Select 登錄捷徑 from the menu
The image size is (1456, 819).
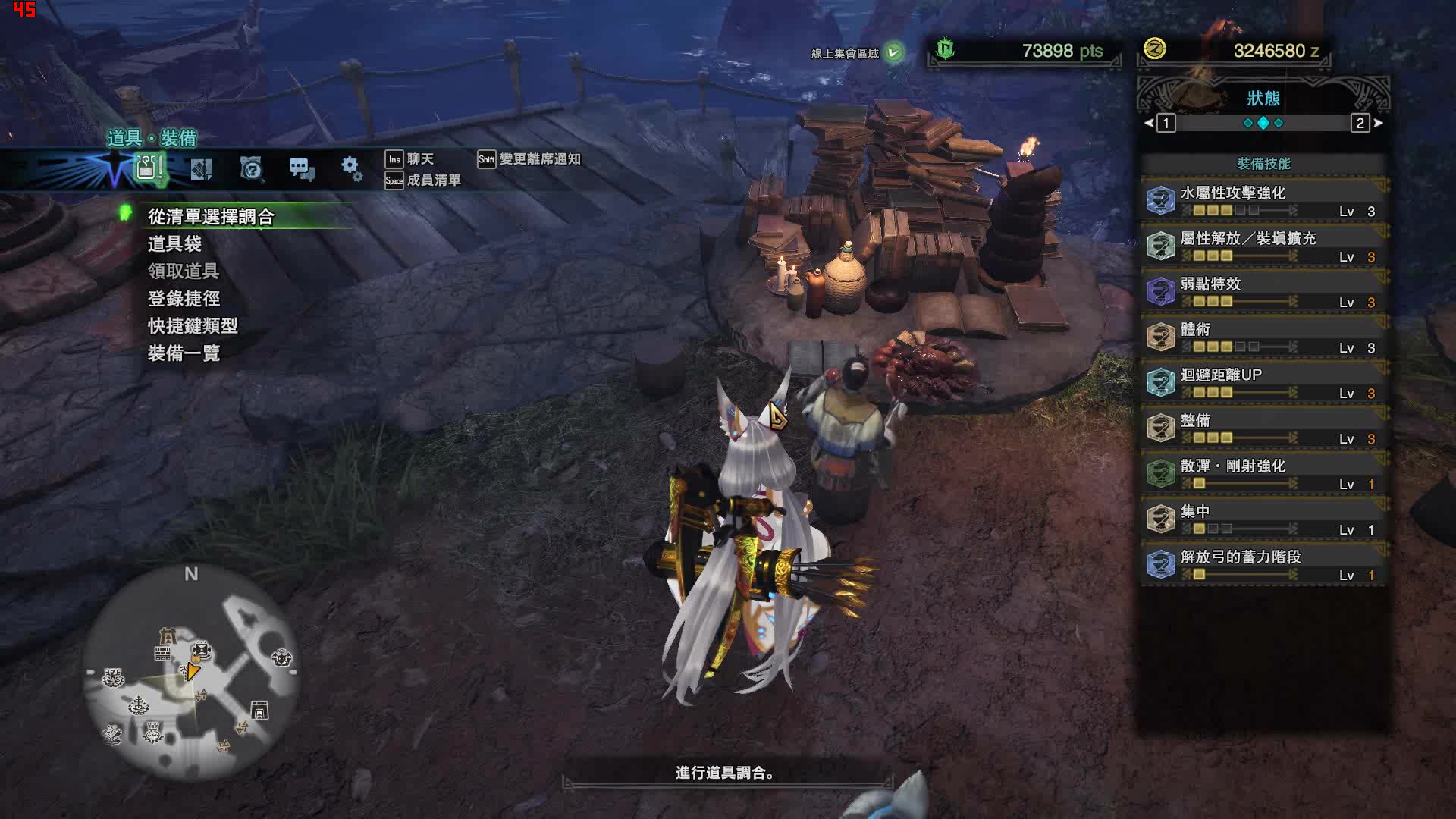point(184,299)
